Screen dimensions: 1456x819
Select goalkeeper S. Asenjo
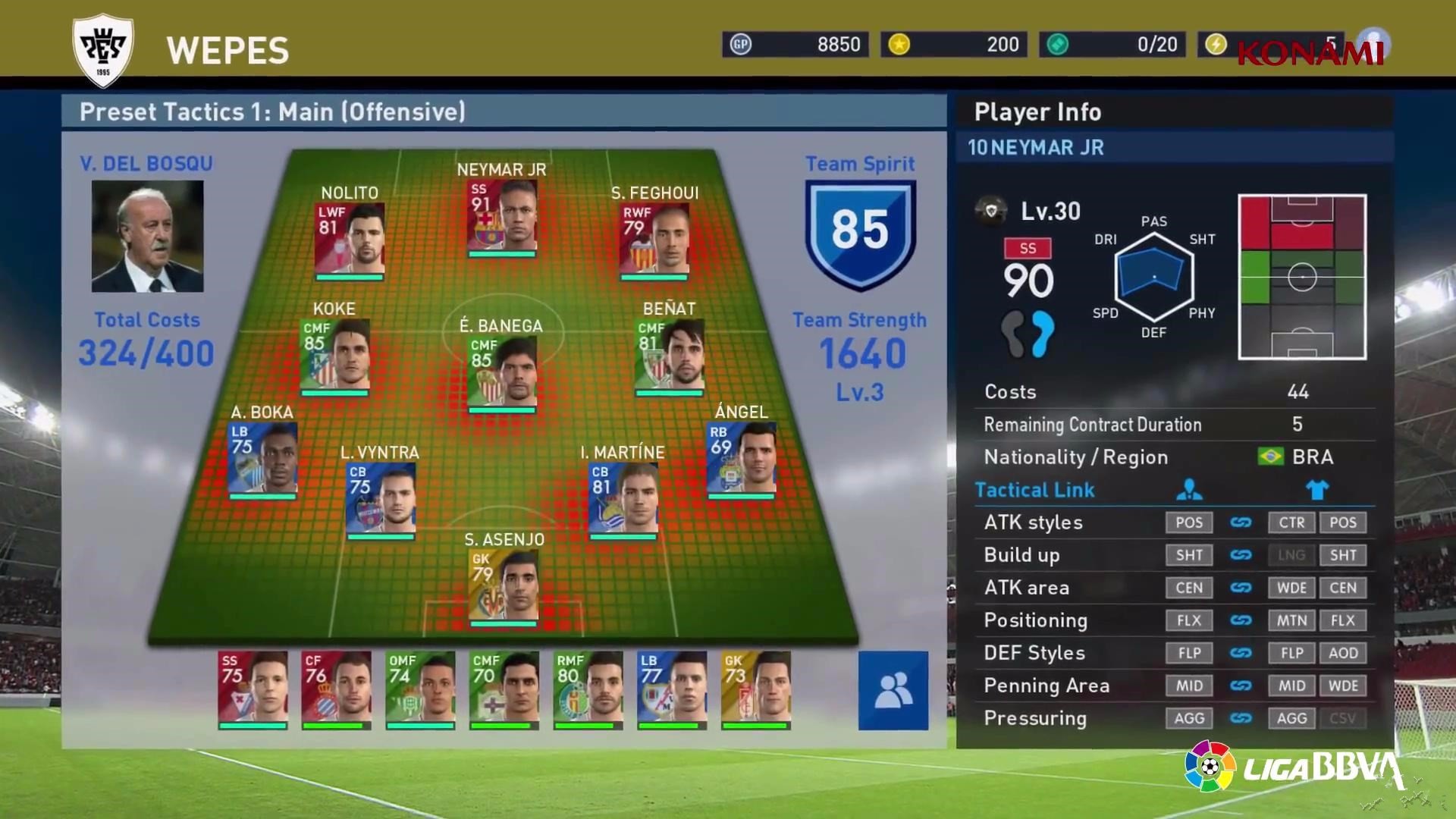(504, 585)
